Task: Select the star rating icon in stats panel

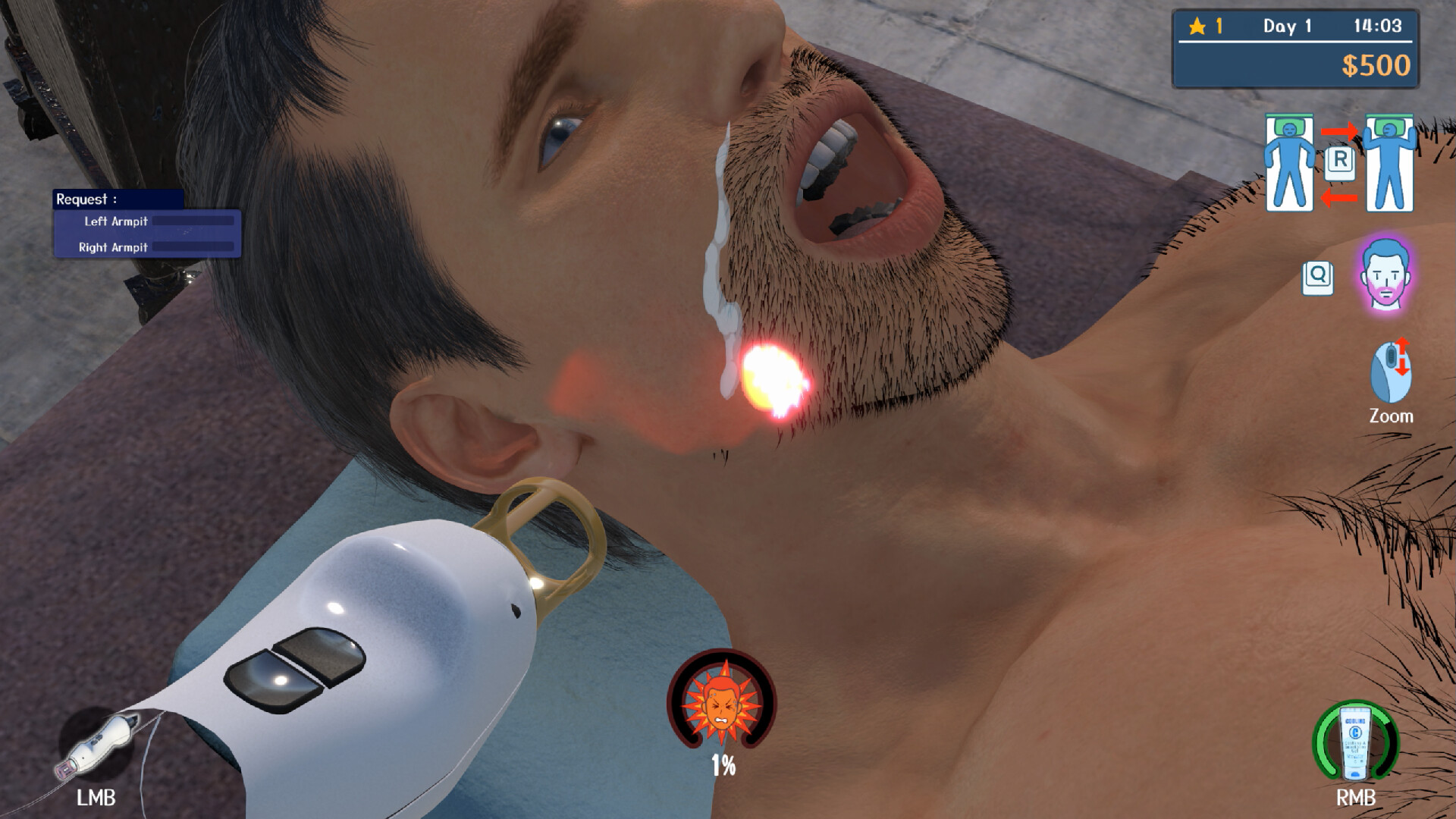Action: pyautogui.click(x=1196, y=27)
